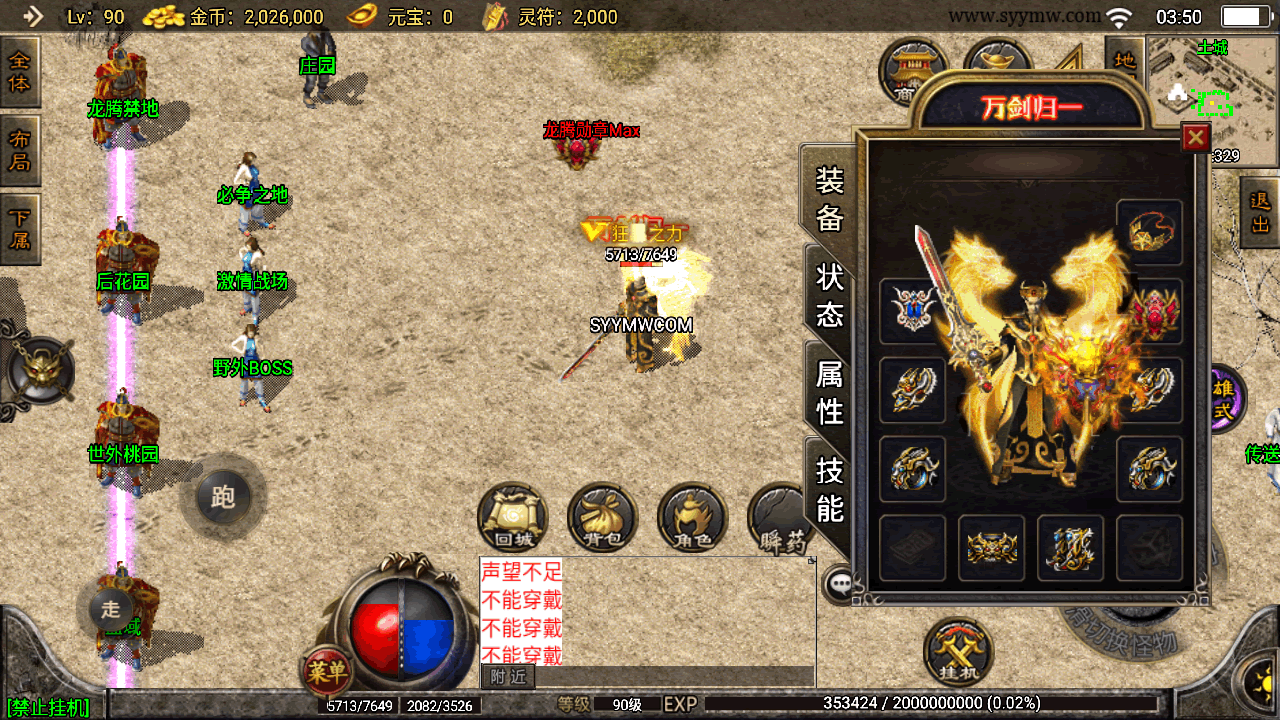Switch to the 状态 status tab
Viewport: 1280px width, 720px height.
(x=830, y=295)
